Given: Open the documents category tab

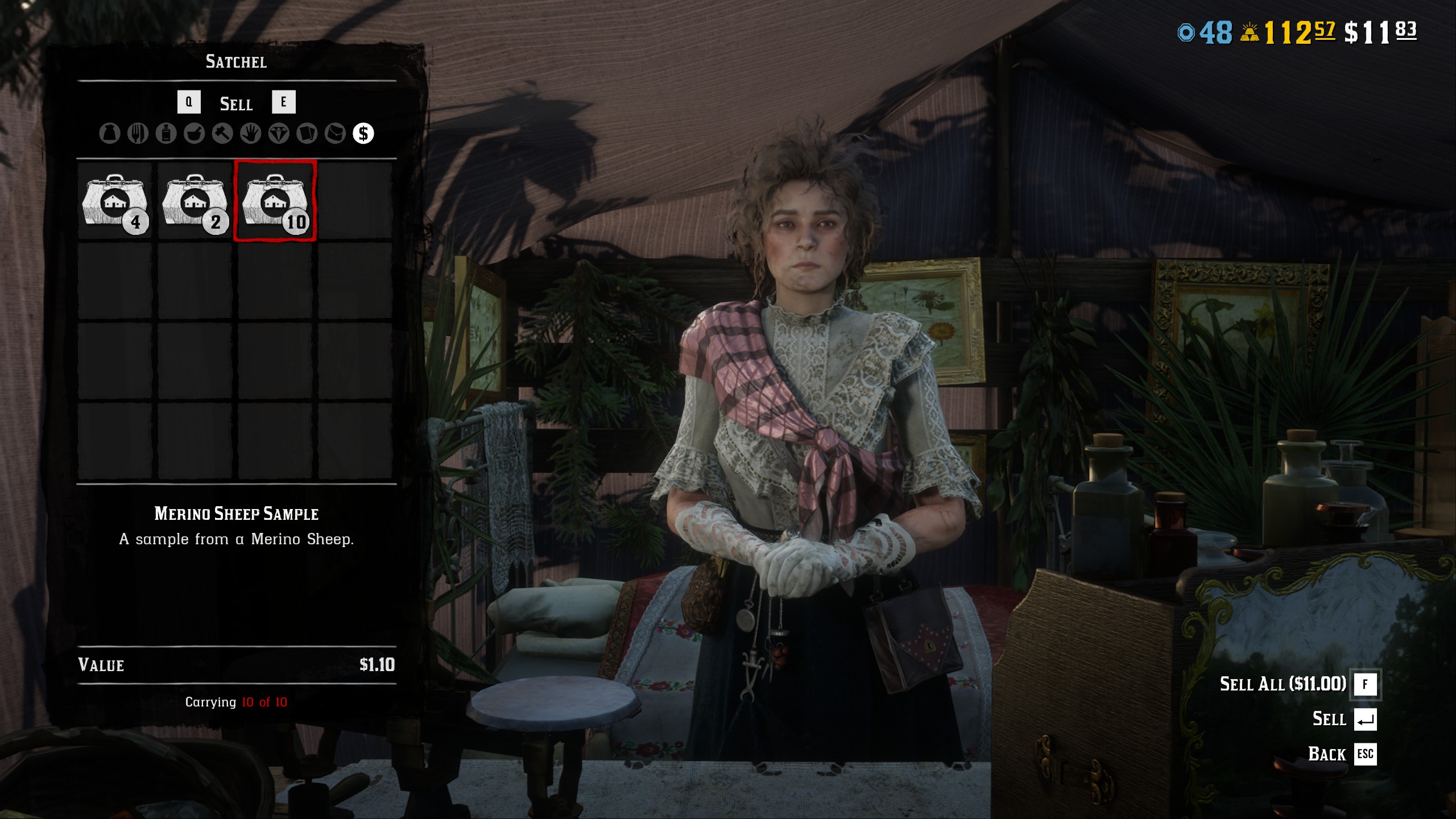Looking at the screenshot, I should [307, 134].
